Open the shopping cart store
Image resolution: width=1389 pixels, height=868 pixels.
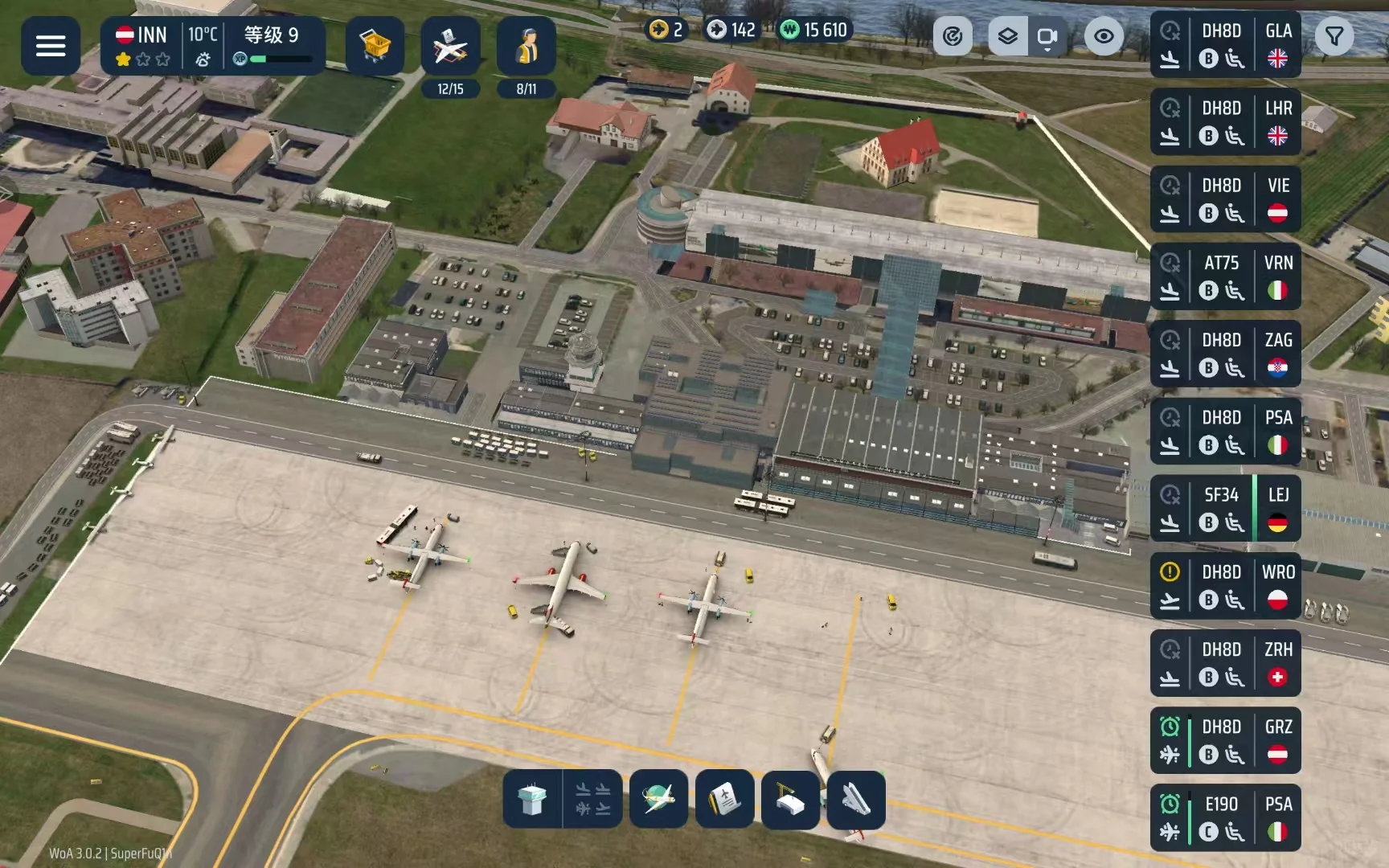pos(375,46)
